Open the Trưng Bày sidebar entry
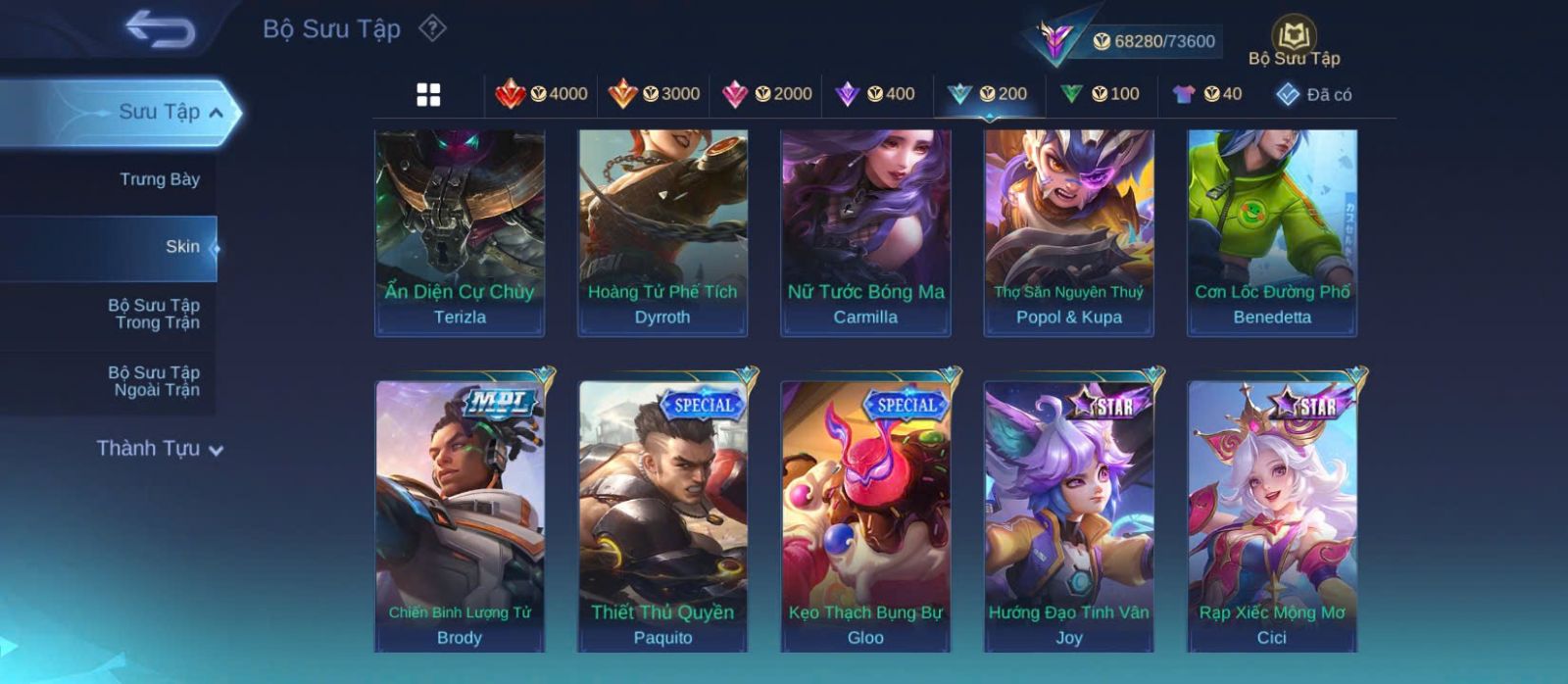This screenshot has width=1568, height=684. [x=159, y=179]
